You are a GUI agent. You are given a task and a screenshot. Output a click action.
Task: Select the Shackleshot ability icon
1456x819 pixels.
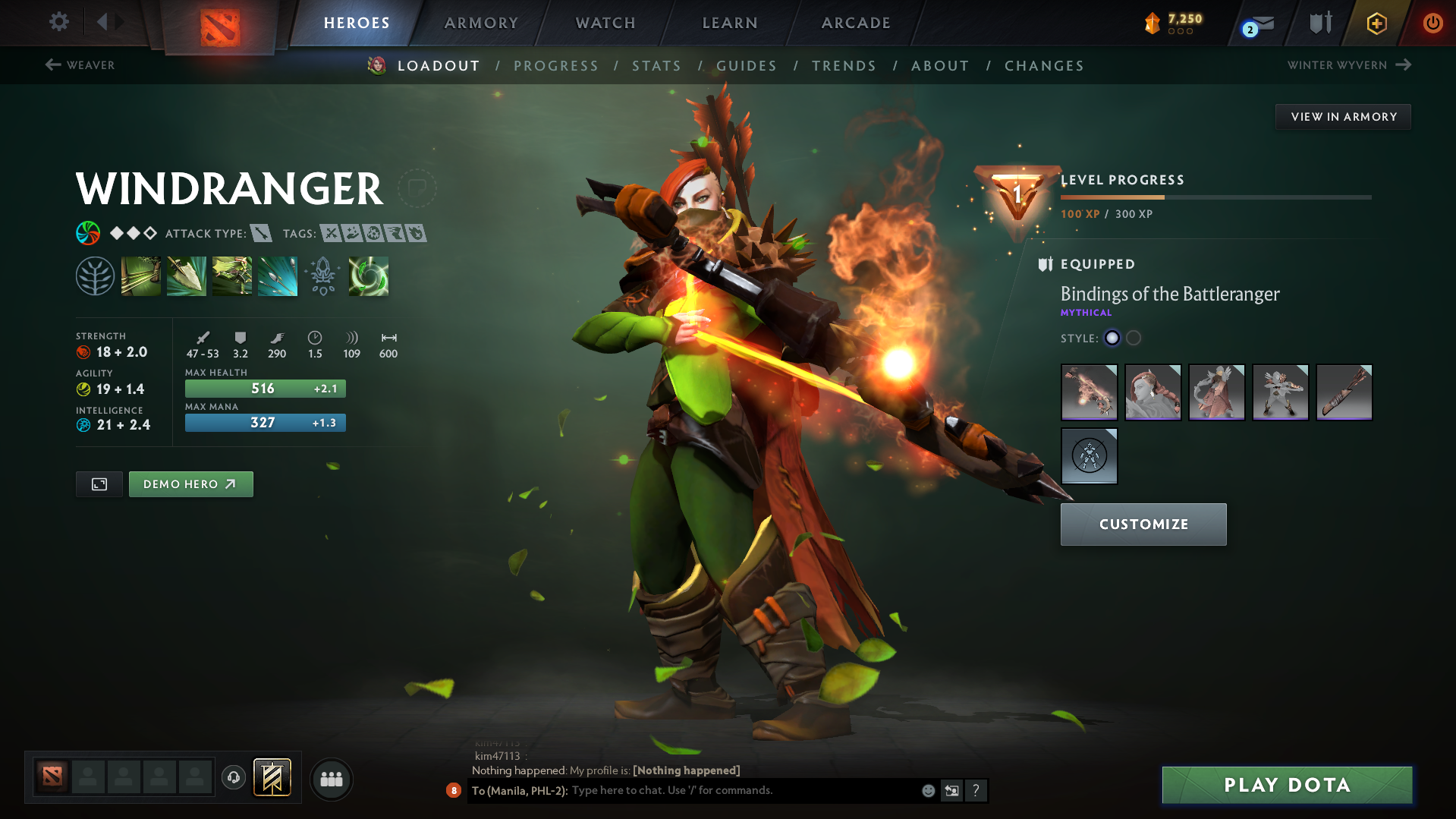(141, 276)
